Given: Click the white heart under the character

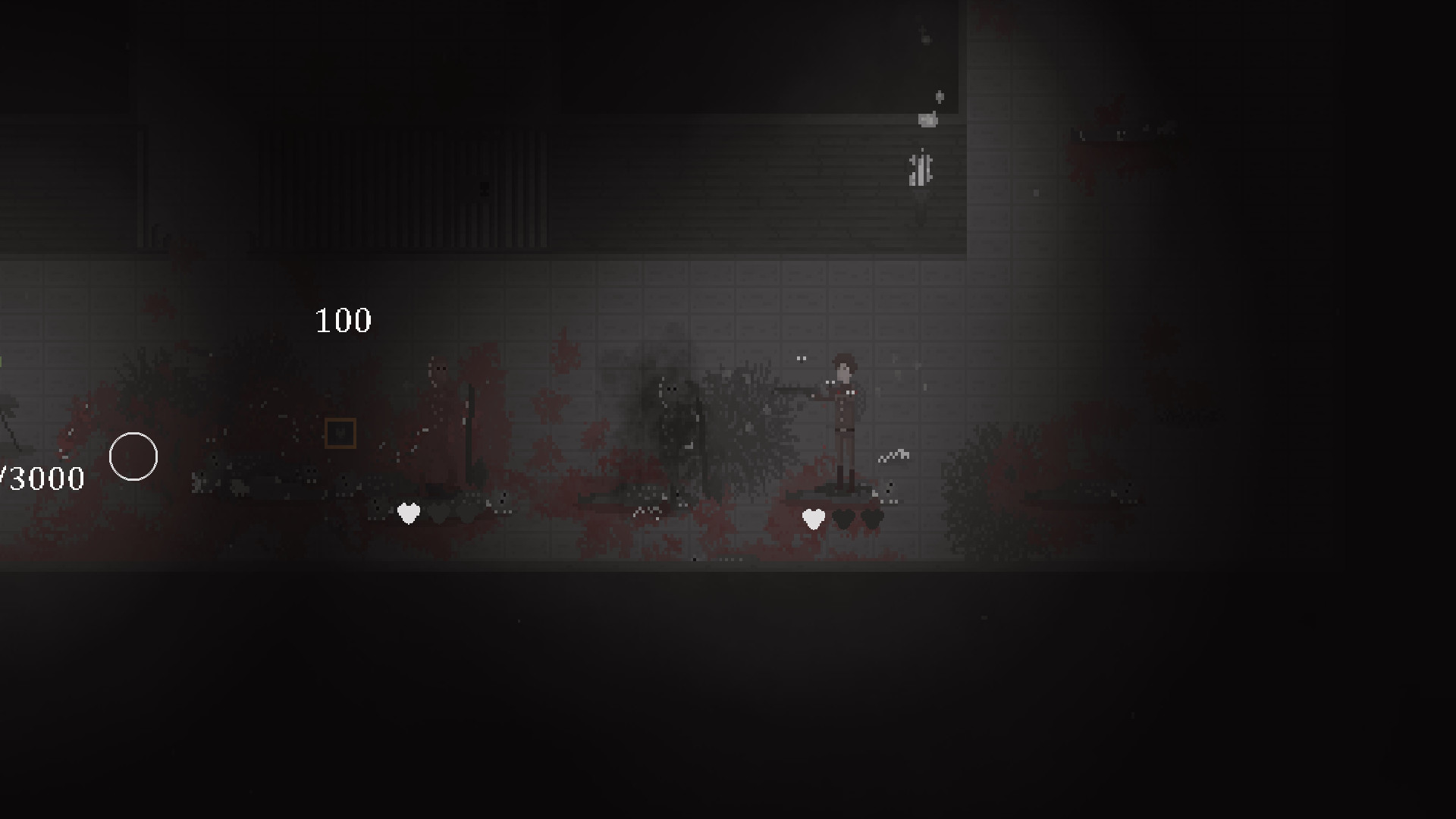Looking at the screenshot, I should 813,519.
